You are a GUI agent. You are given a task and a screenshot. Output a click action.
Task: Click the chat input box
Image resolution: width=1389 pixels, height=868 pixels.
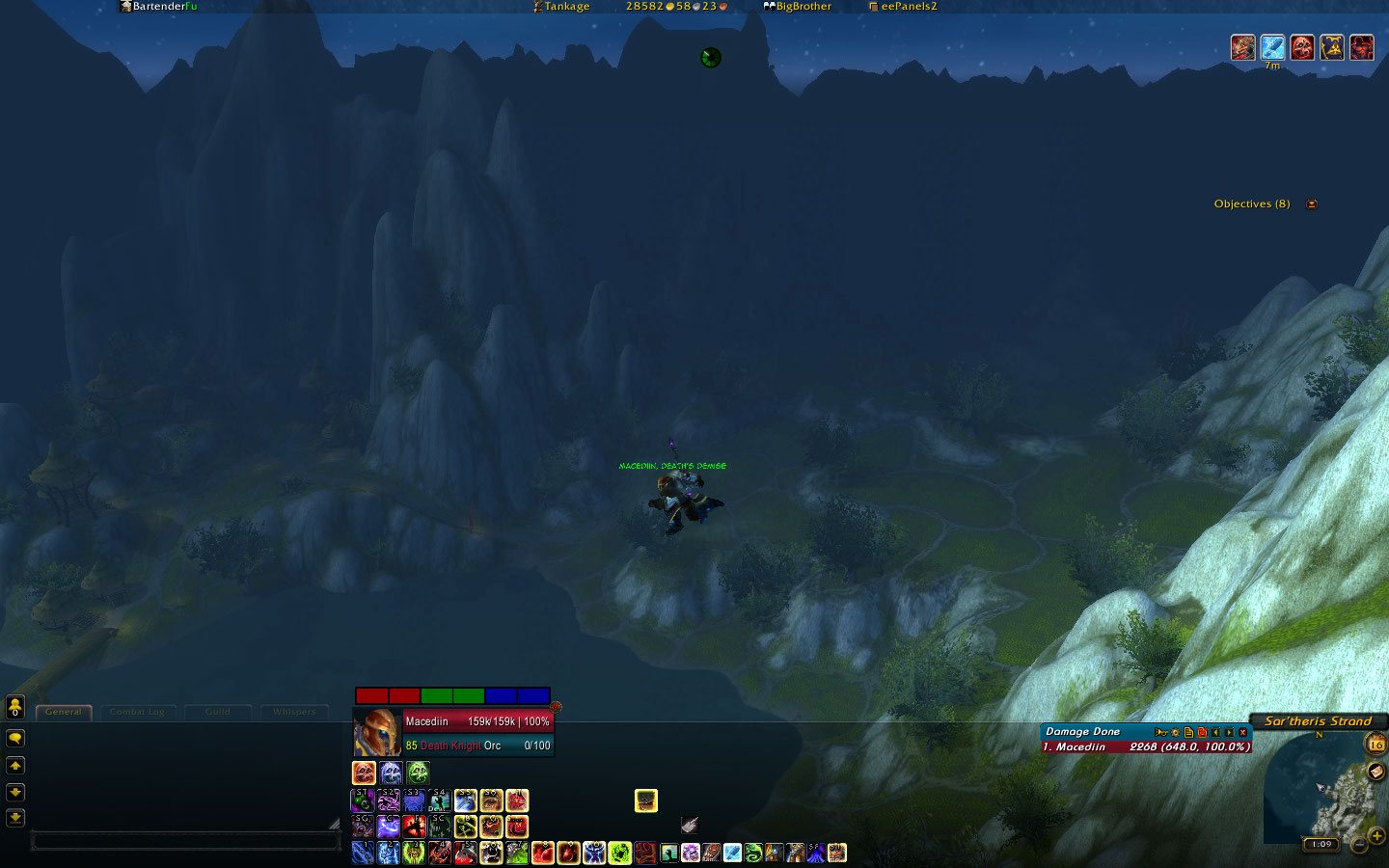pyautogui.click(x=185, y=842)
